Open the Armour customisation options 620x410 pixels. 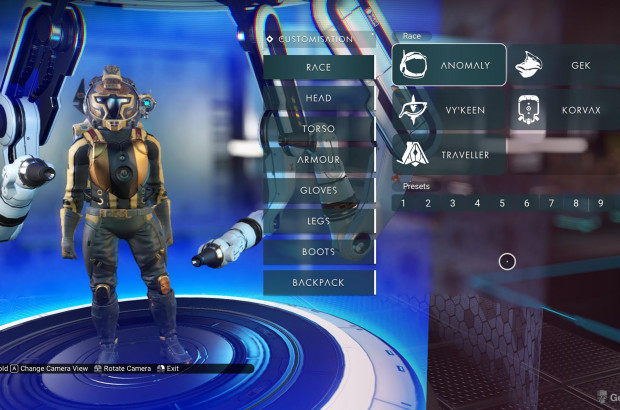(x=319, y=159)
